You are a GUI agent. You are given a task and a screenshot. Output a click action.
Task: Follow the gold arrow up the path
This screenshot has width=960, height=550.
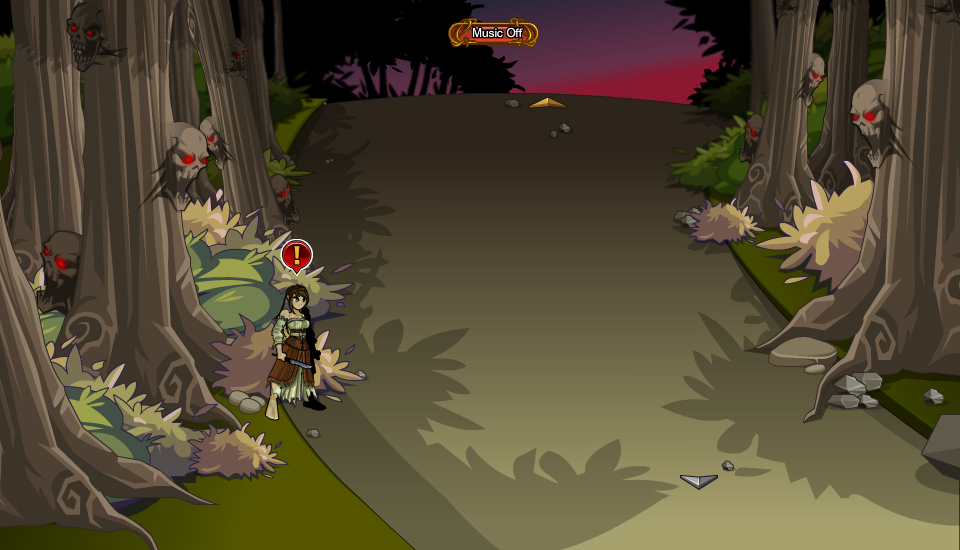click(x=547, y=103)
